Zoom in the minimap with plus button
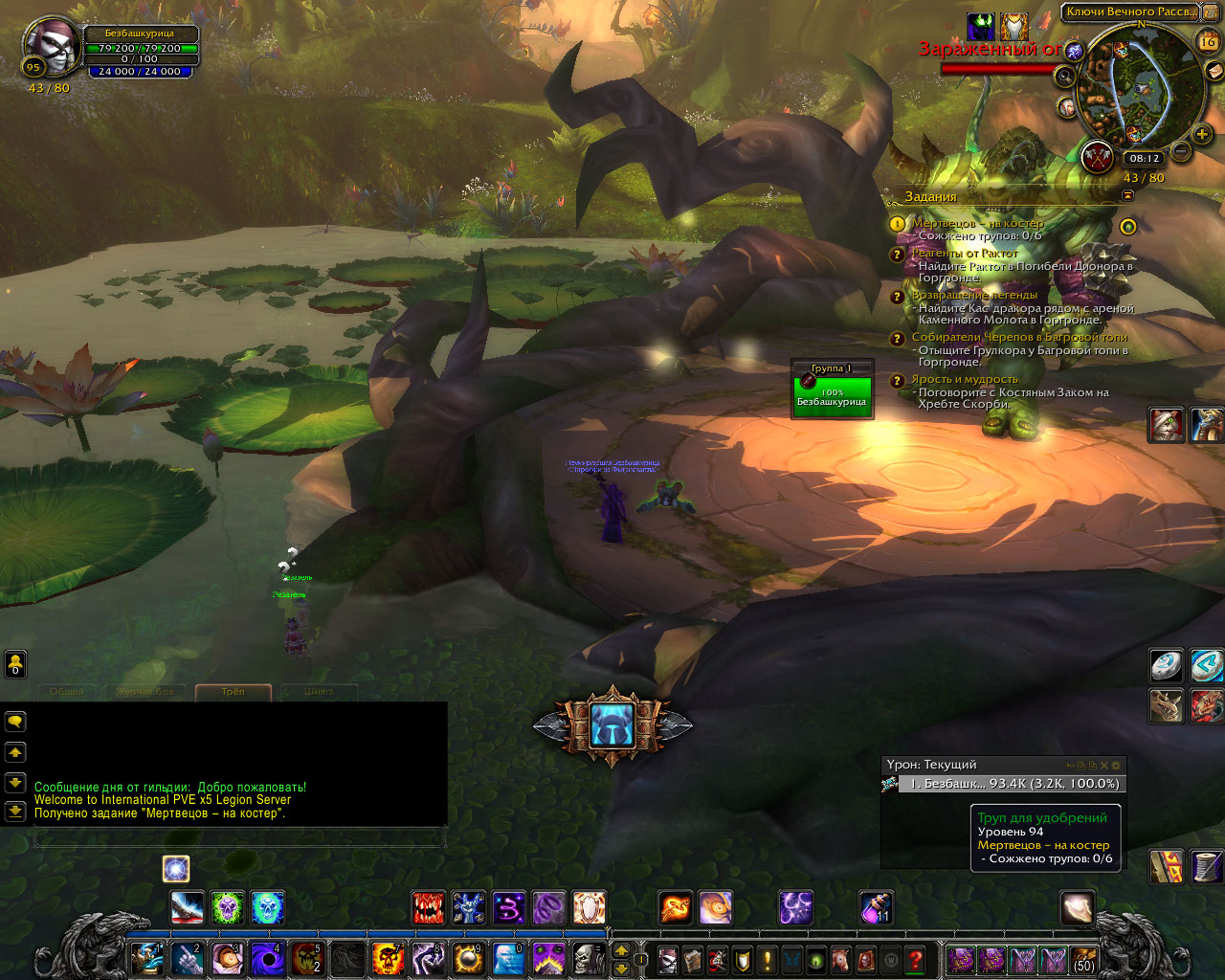The width and height of the screenshot is (1225, 980). (x=1202, y=134)
